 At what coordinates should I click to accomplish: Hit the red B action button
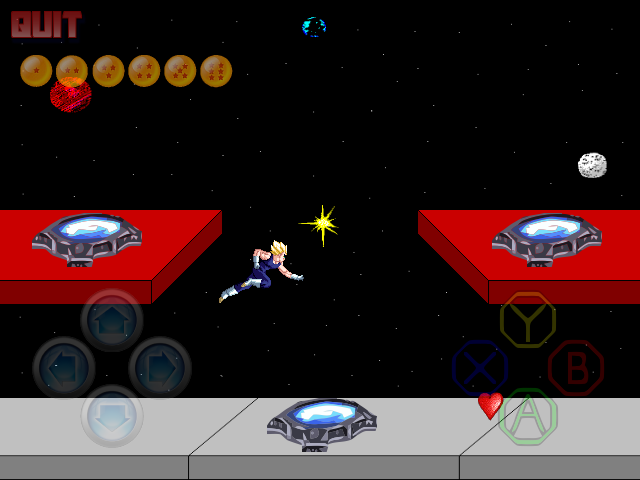tap(575, 367)
